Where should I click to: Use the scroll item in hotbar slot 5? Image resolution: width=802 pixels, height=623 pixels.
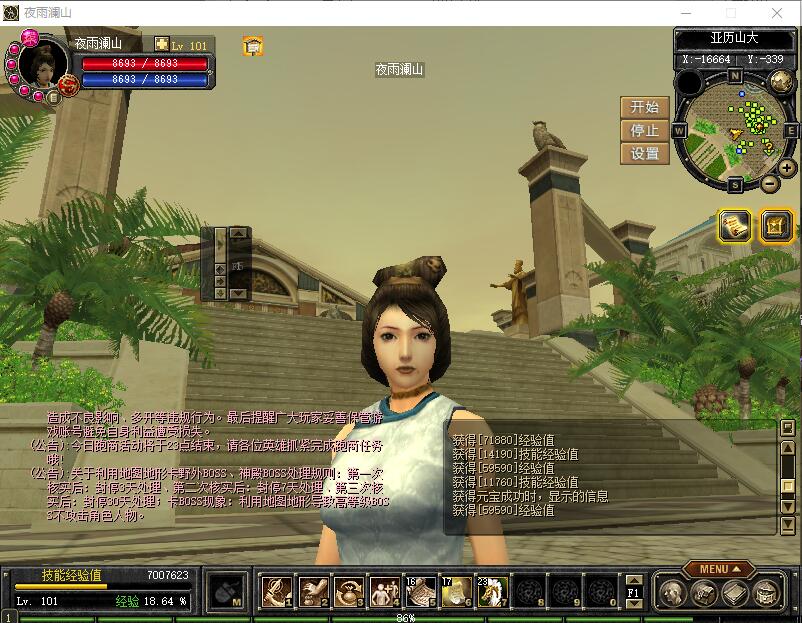click(420, 591)
